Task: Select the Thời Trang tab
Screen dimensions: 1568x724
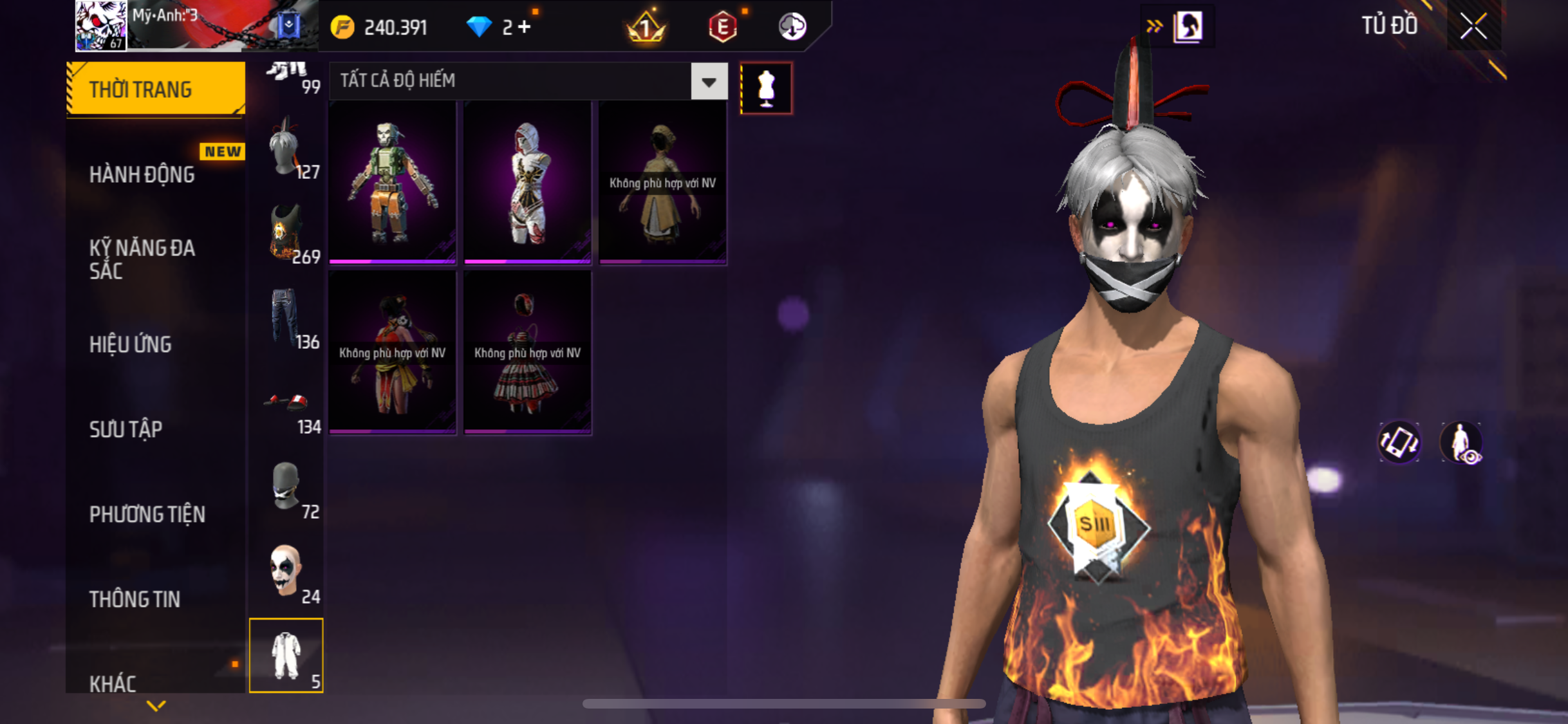Action: [x=155, y=89]
